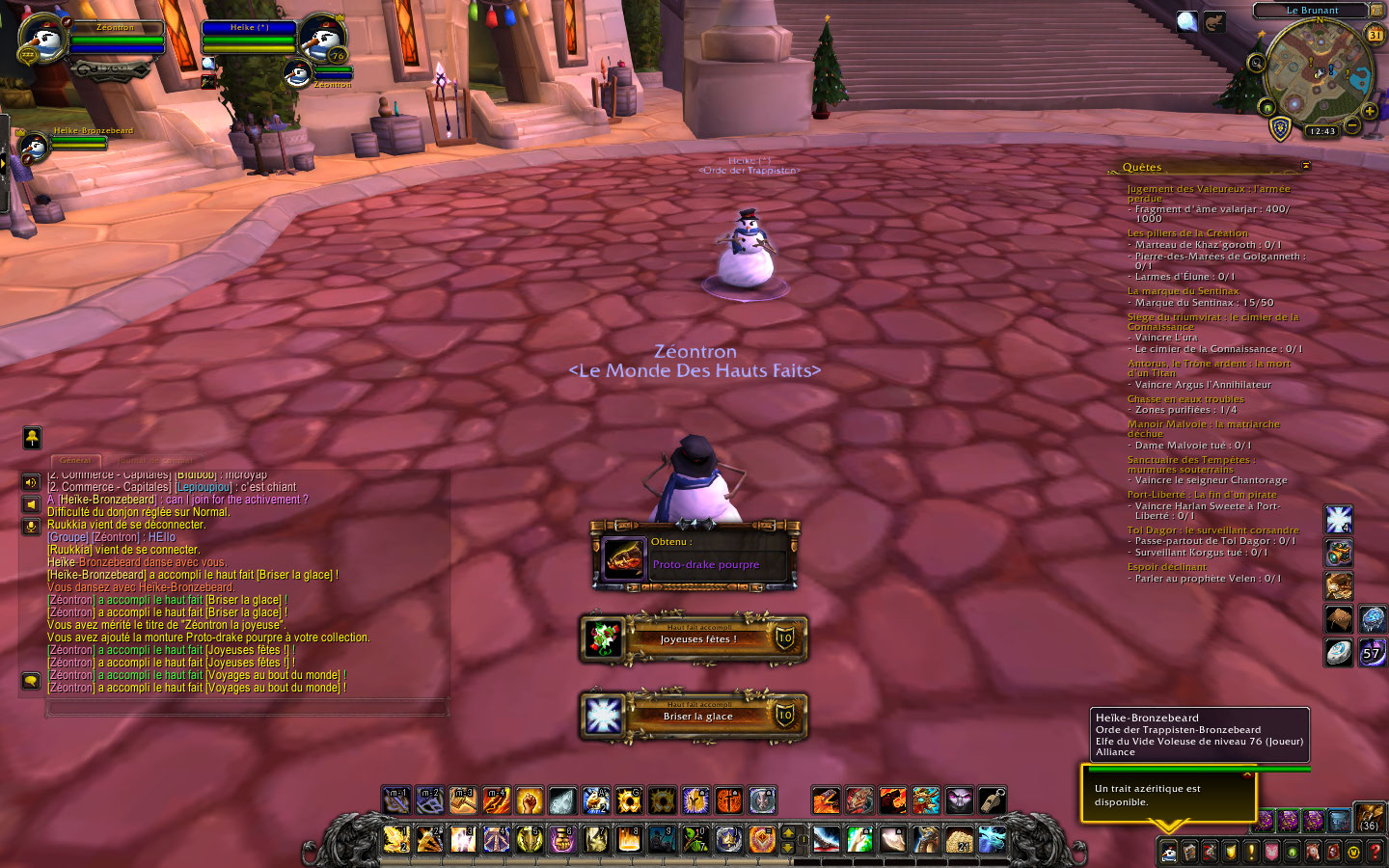Close the azerite trait available tooltip

pyautogui.click(x=1247, y=773)
